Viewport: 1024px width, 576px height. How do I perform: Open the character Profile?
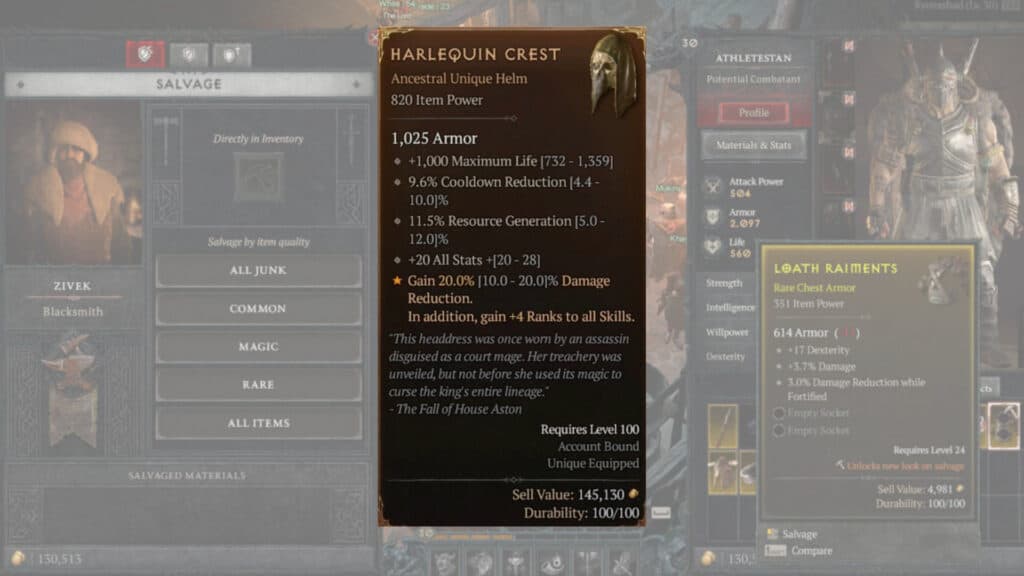753,112
